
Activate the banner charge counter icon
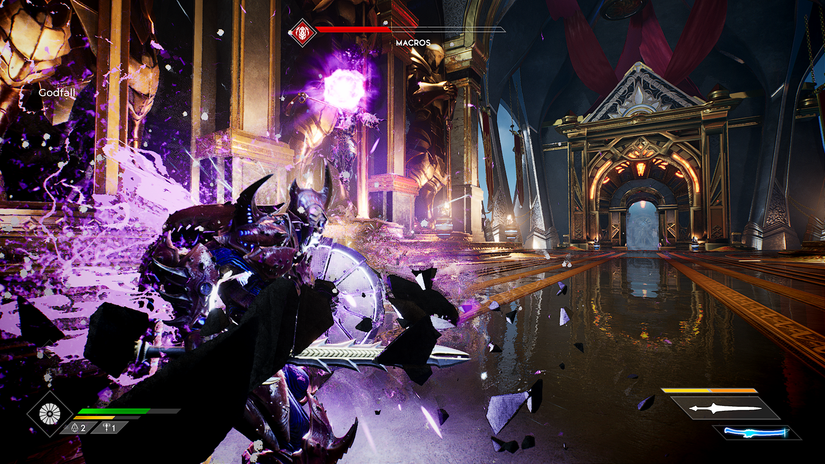pos(106,427)
